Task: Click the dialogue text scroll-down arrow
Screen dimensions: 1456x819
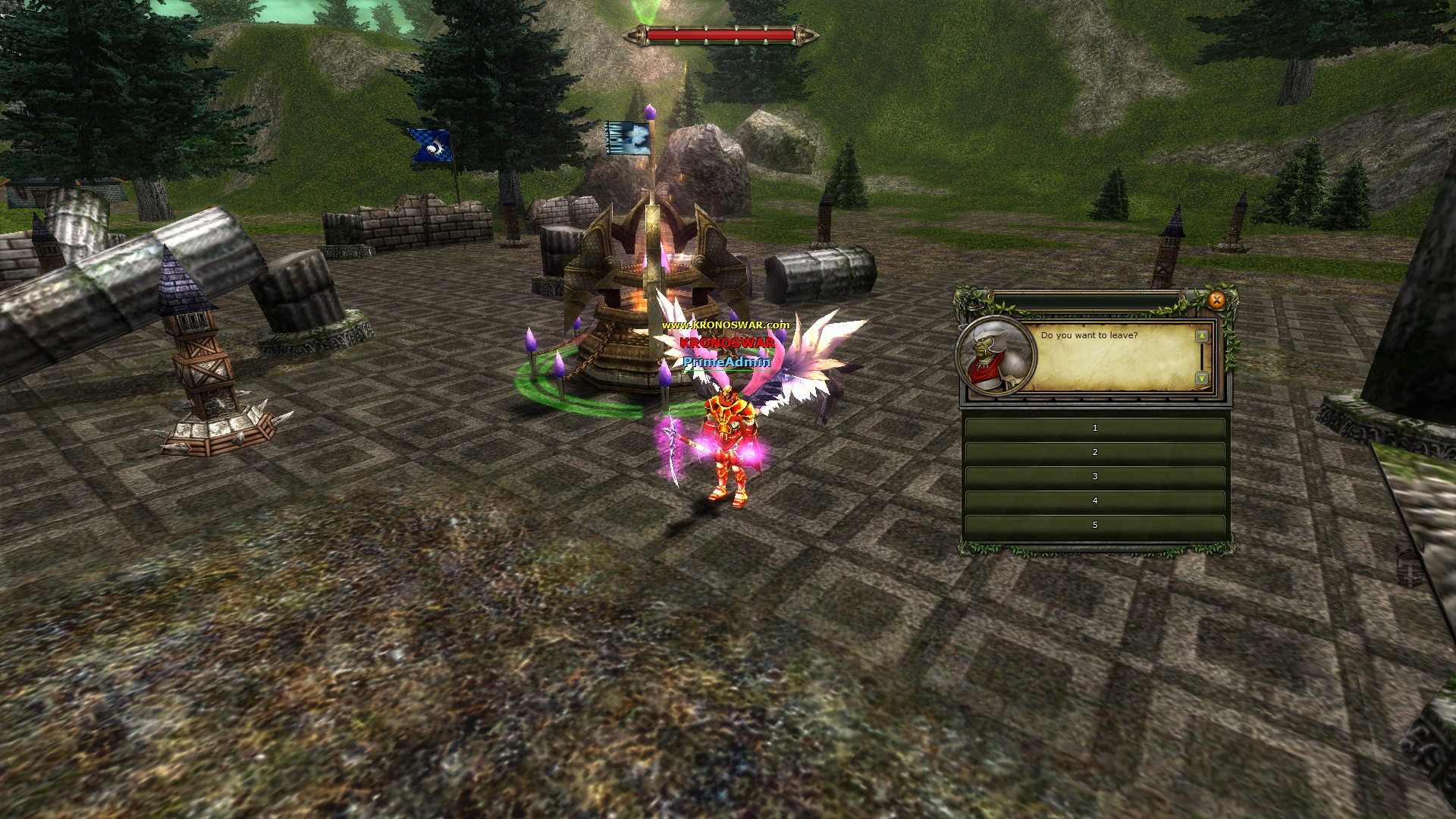Action: pos(1201,378)
